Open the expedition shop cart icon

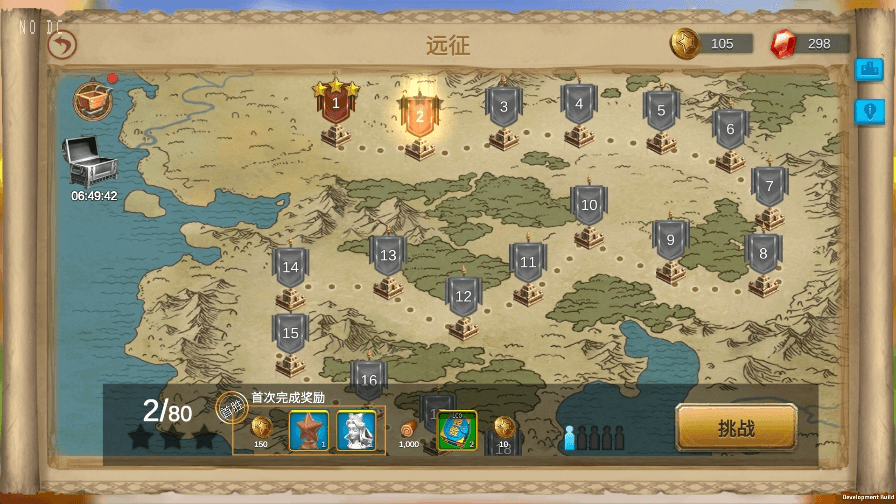click(92, 100)
